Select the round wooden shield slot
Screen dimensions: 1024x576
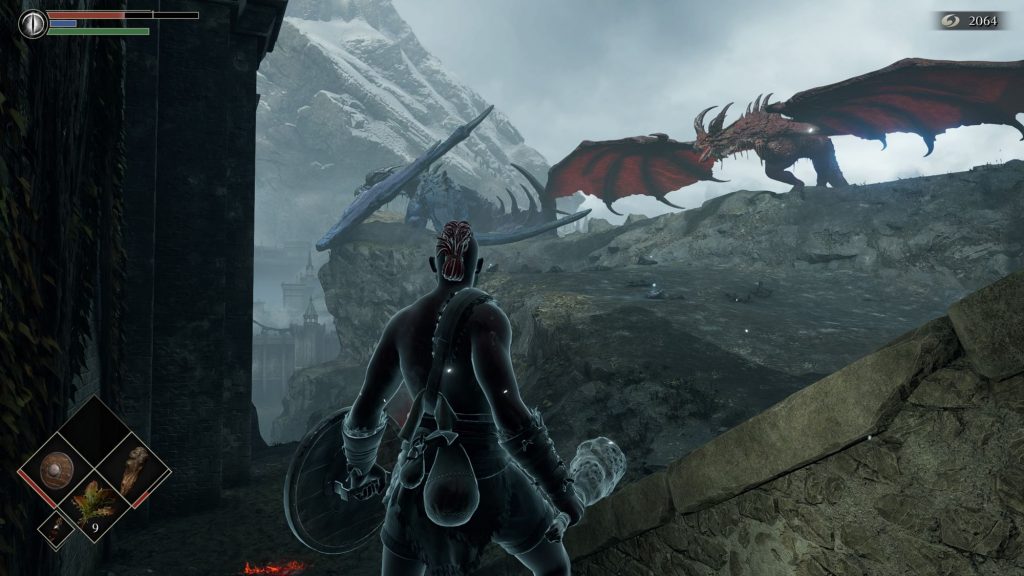coord(58,469)
